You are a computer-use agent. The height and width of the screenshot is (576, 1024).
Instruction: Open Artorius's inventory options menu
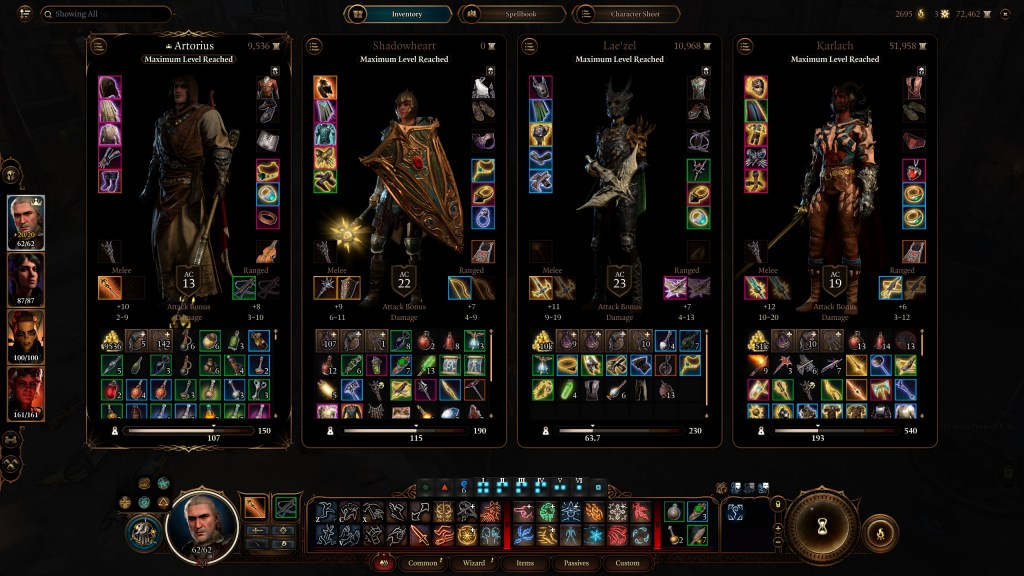click(x=99, y=46)
